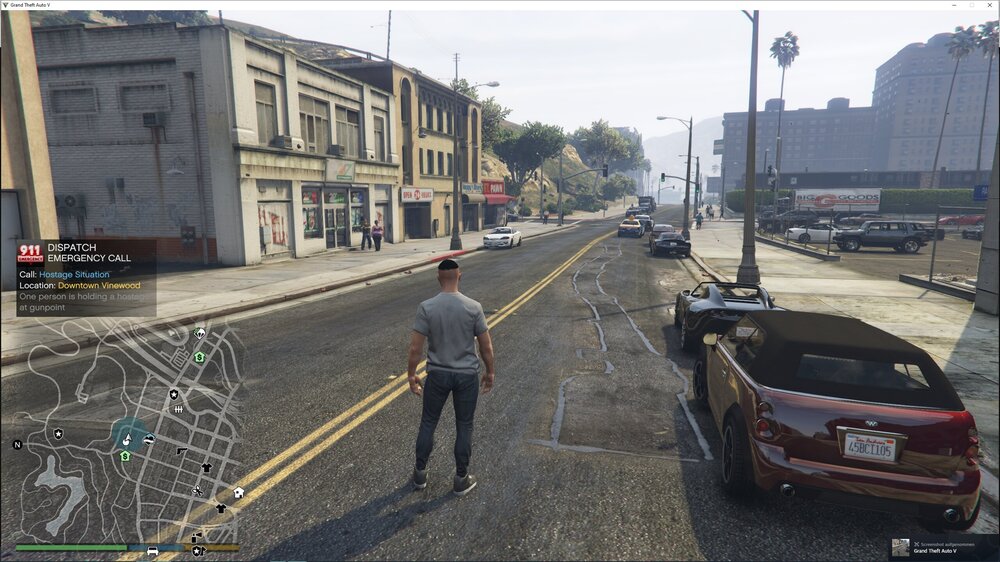Viewport: 1000px width, 562px height.
Task: Open the 911 dispatch emergency call notification
Action: point(86,277)
